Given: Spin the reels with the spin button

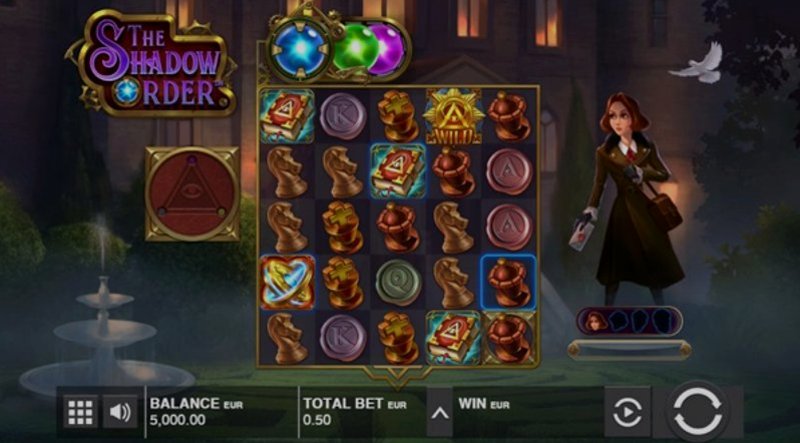Looking at the screenshot, I should (698, 411).
